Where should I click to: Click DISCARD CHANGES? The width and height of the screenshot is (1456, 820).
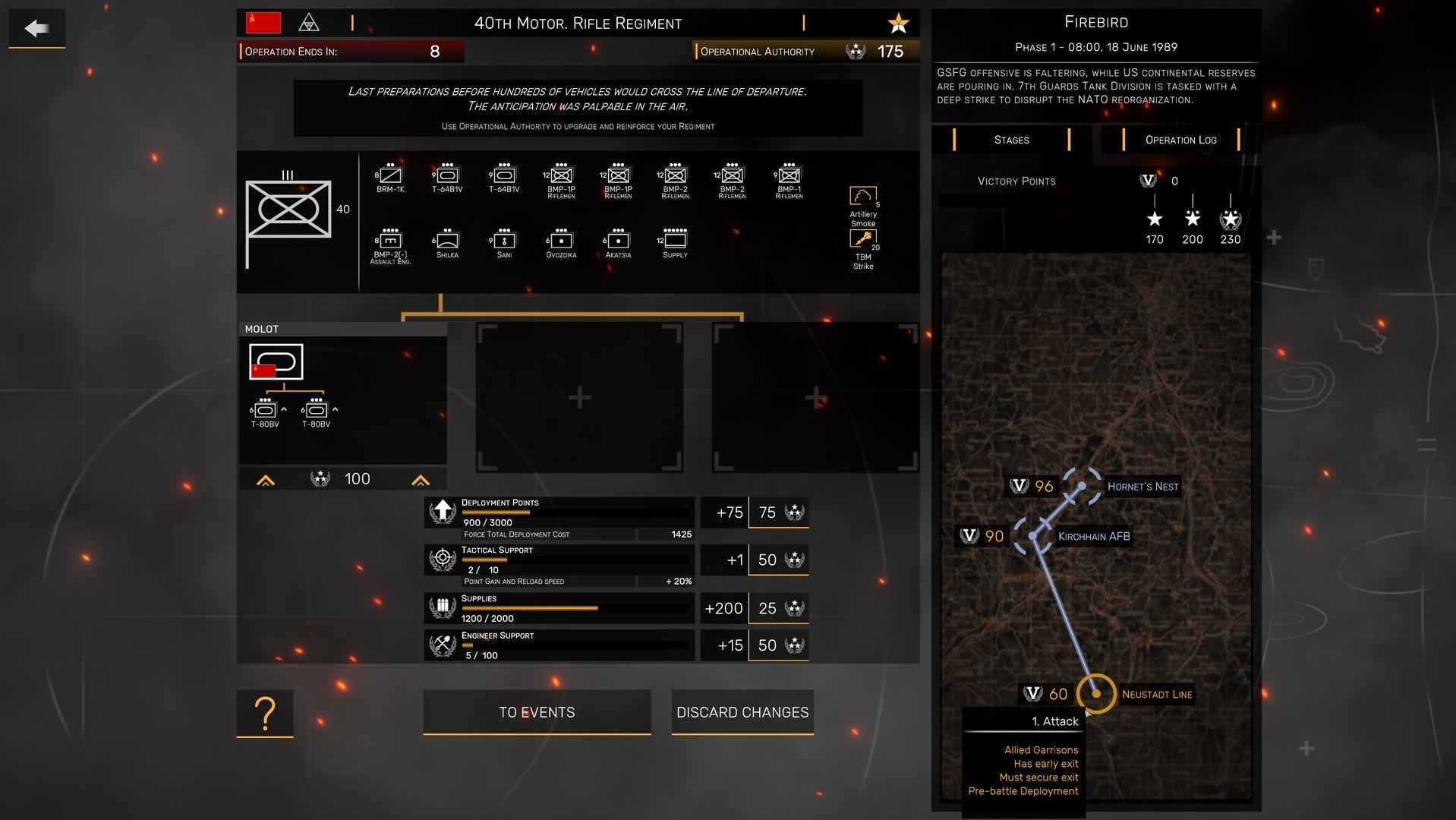pyautogui.click(x=742, y=712)
